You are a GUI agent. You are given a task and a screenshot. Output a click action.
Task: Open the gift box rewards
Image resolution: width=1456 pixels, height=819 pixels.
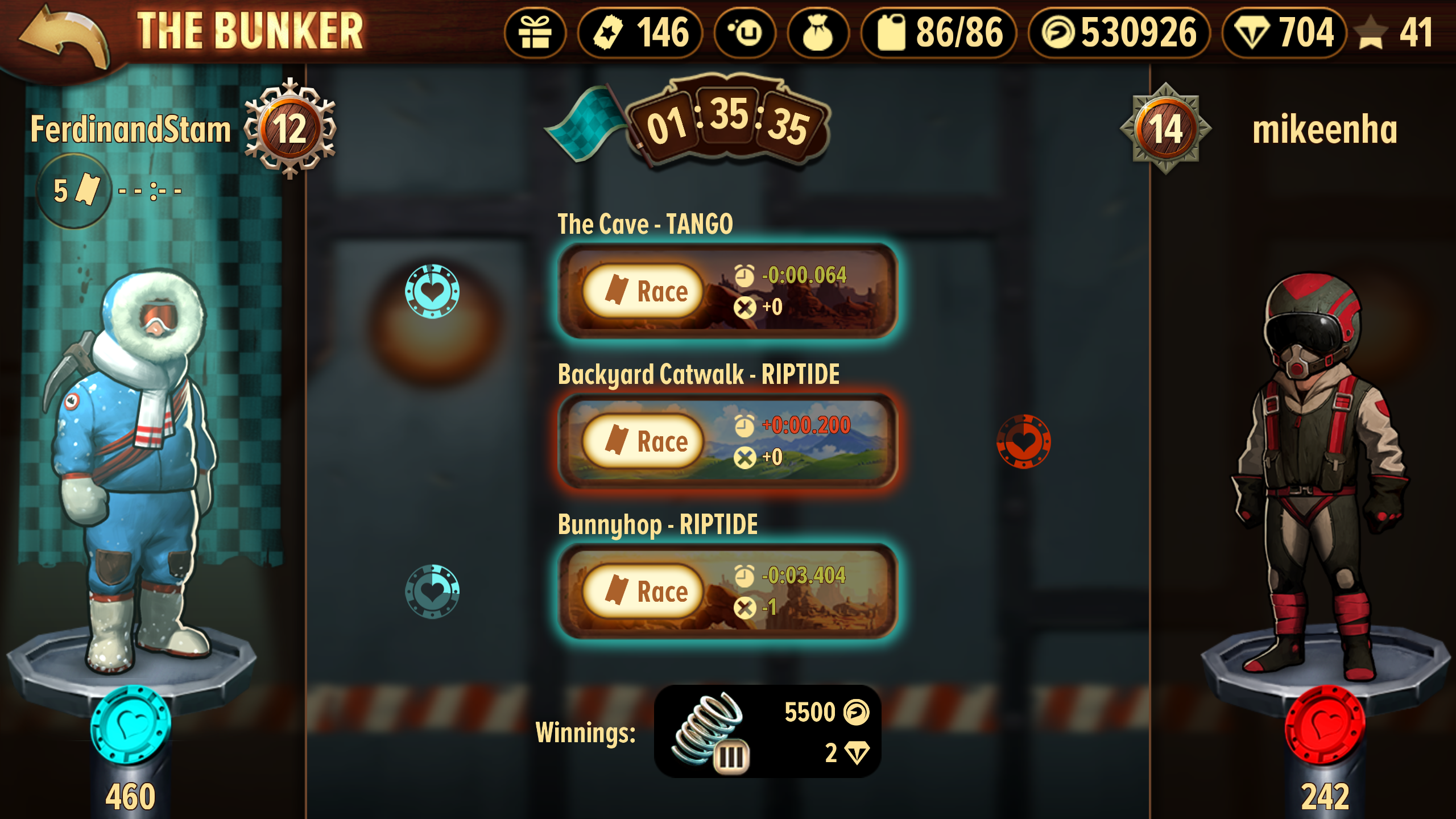pyautogui.click(x=535, y=33)
